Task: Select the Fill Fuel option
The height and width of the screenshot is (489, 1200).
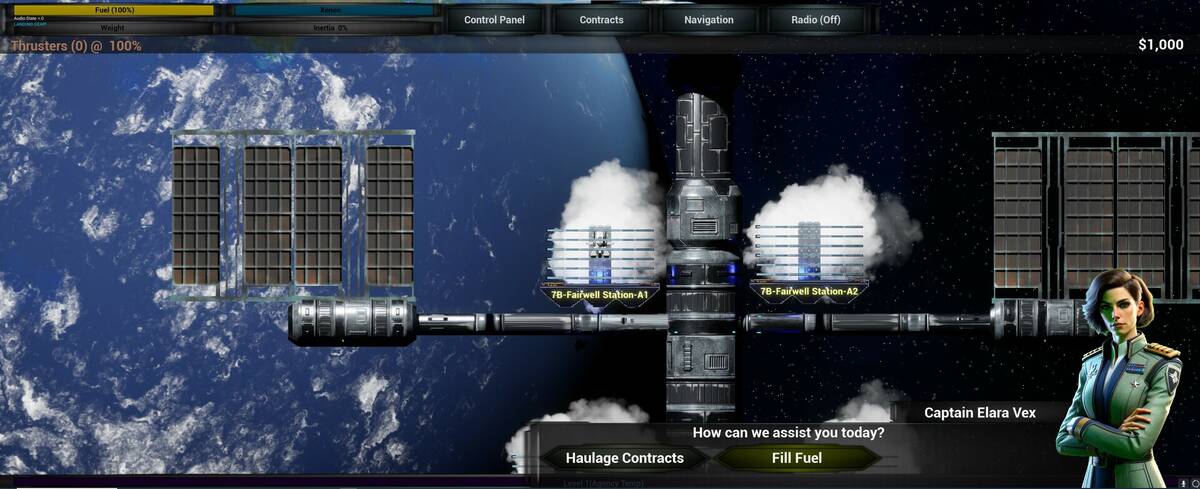Action: [x=797, y=458]
